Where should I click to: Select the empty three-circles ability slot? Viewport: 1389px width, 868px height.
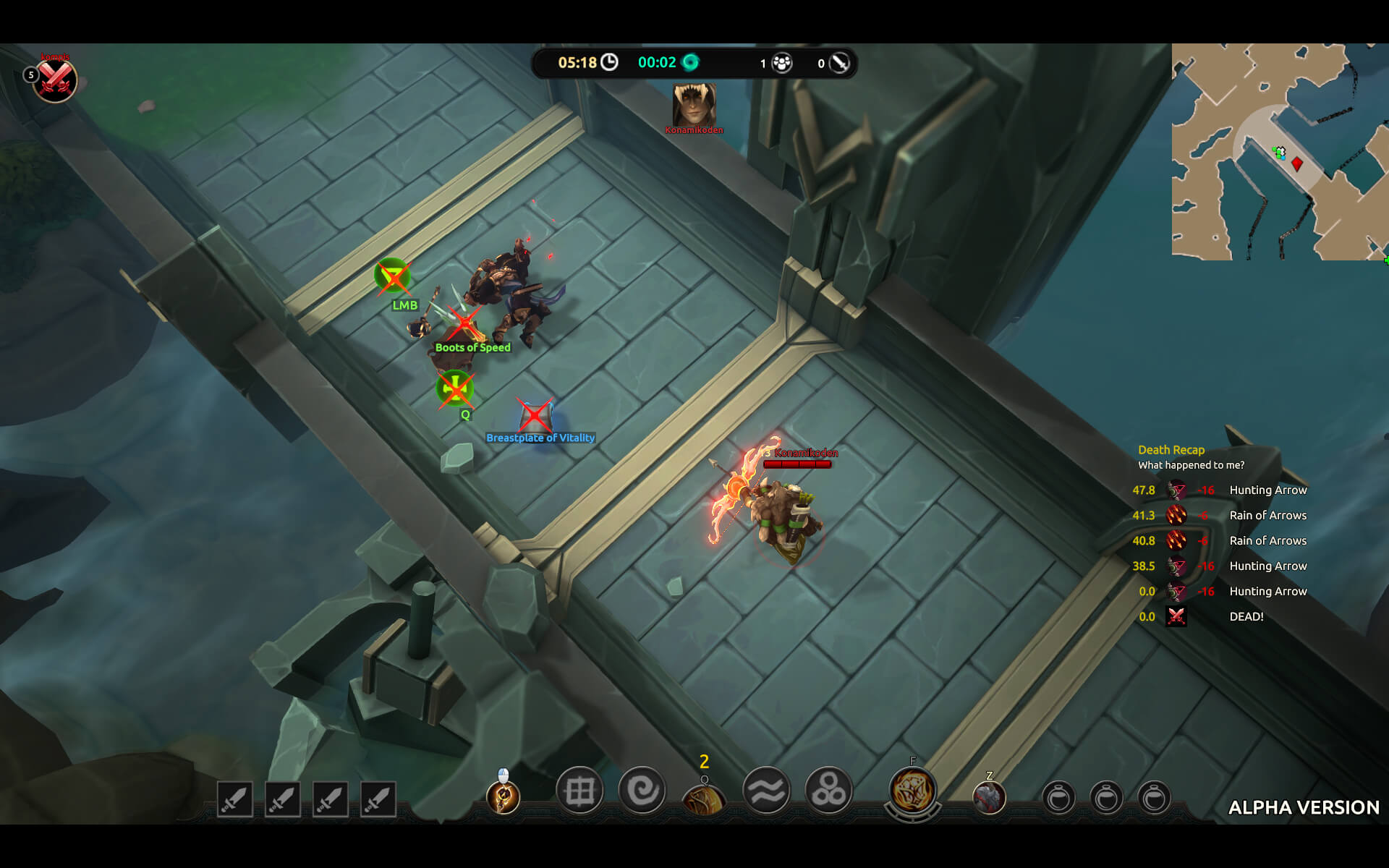[x=828, y=791]
